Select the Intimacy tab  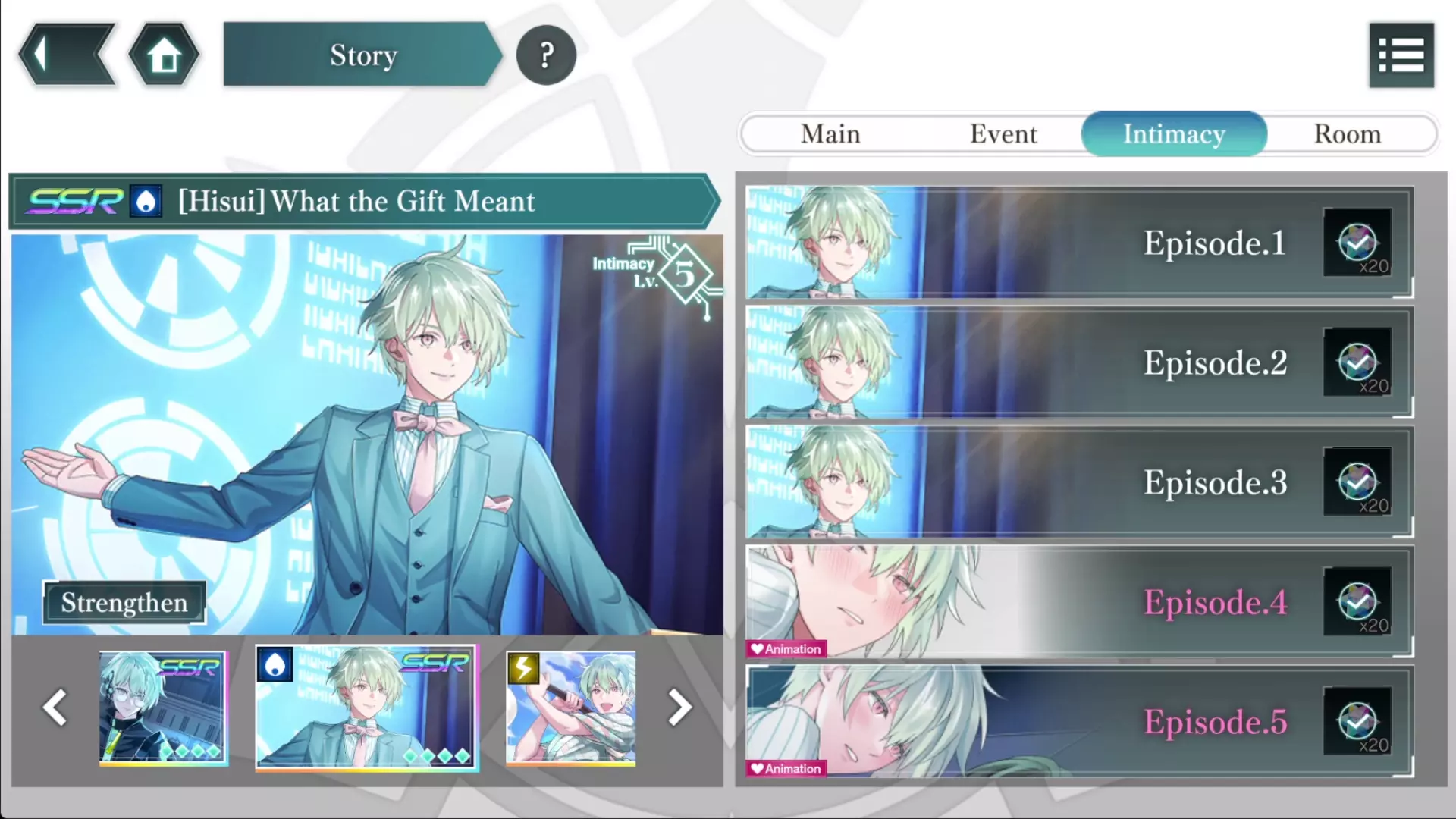(1174, 134)
